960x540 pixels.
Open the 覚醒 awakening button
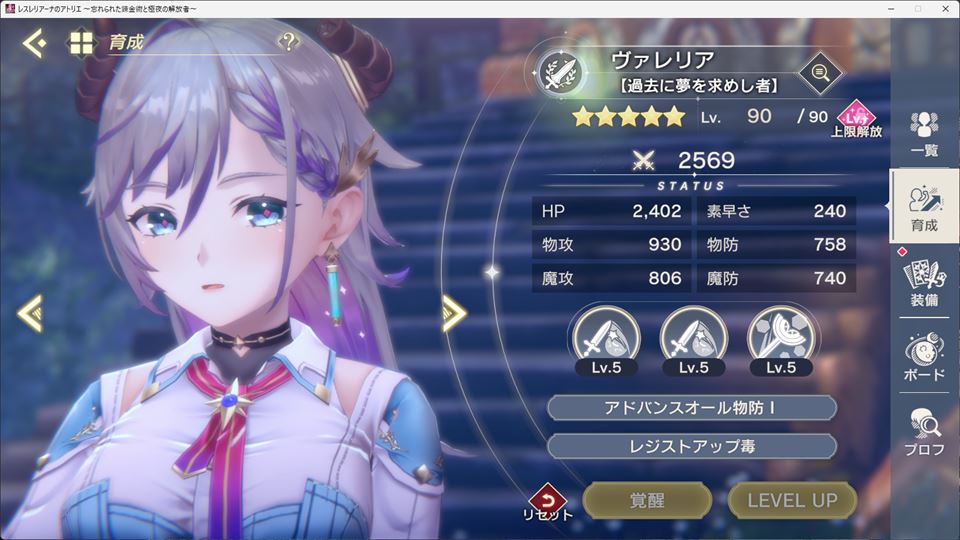click(x=647, y=501)
